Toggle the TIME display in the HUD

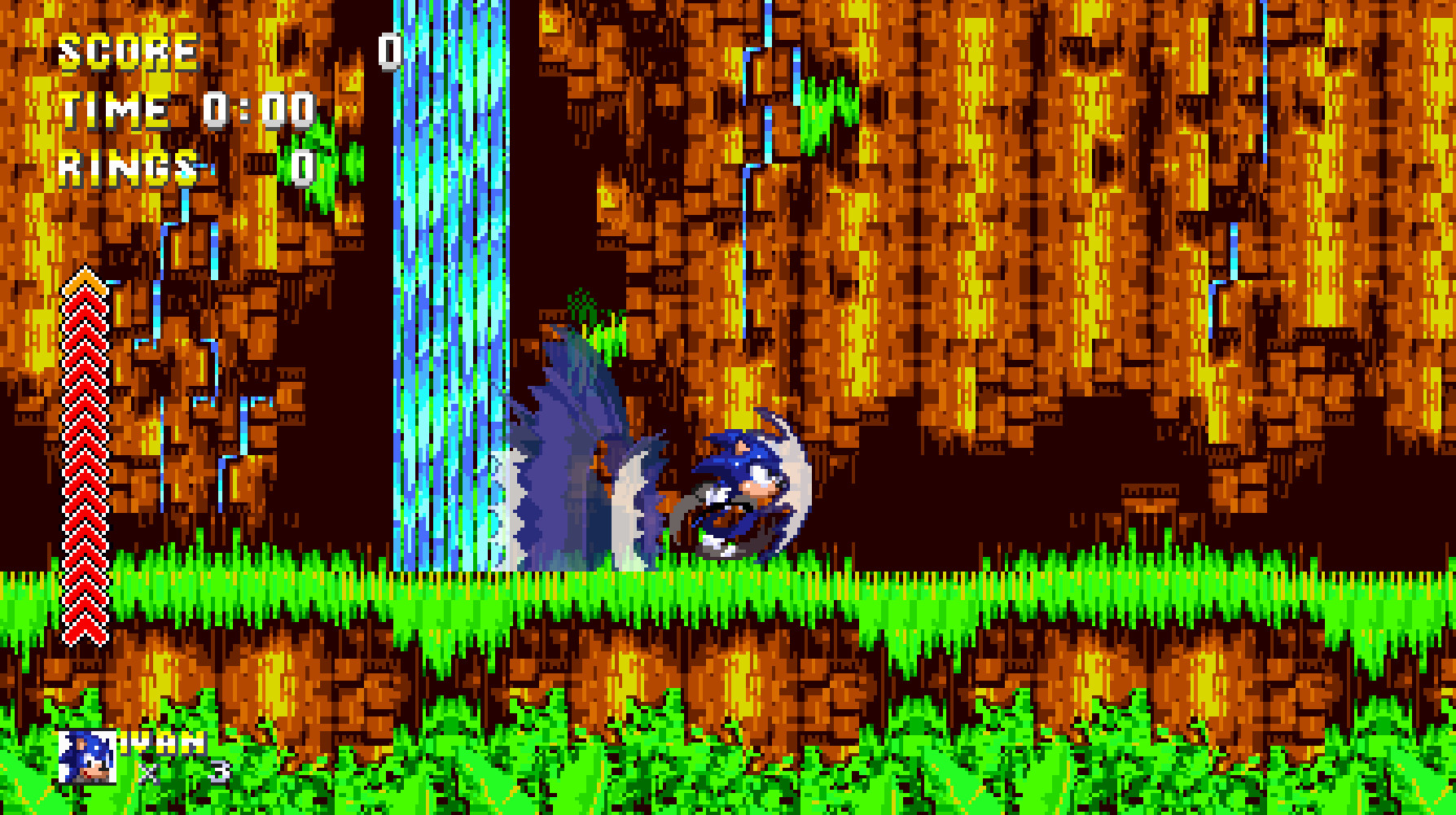(114, 109)
